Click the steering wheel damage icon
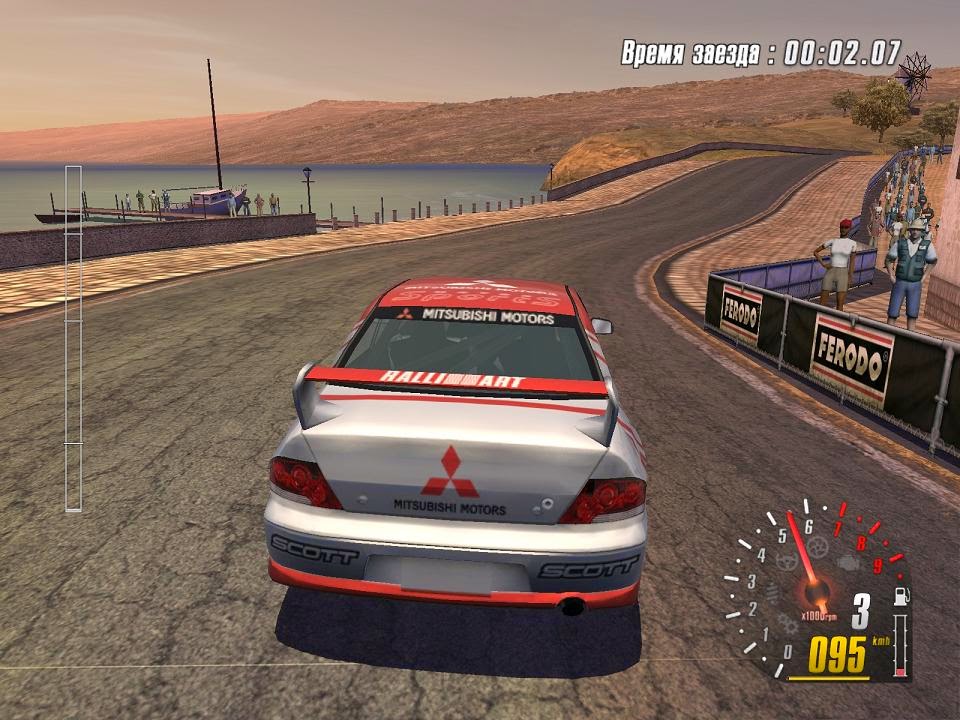Viewport: 960px width, 720px height. [787, 561]
